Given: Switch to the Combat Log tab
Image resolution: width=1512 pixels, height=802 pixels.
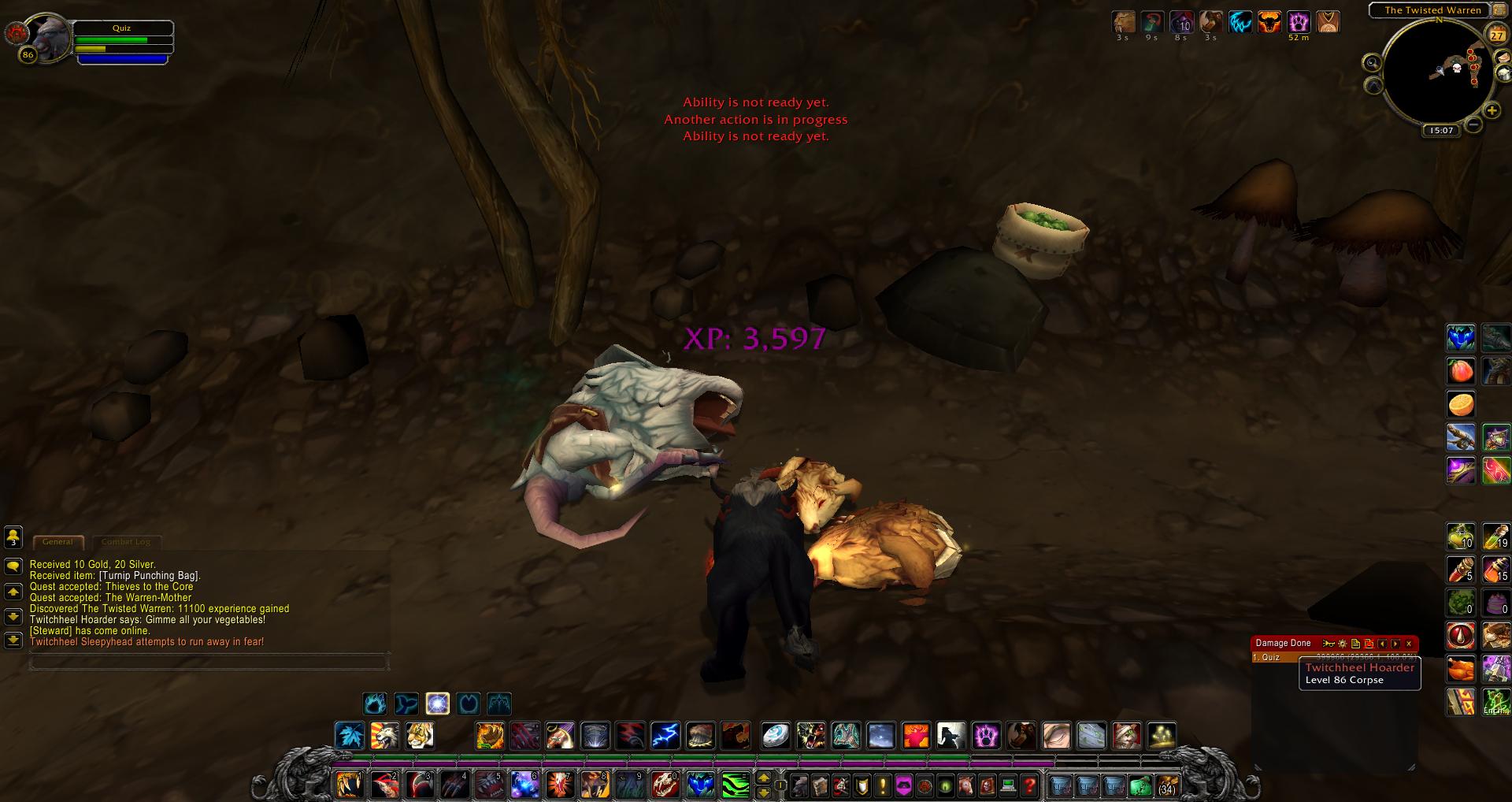Looking at the screenshot, I should (126, 542).
